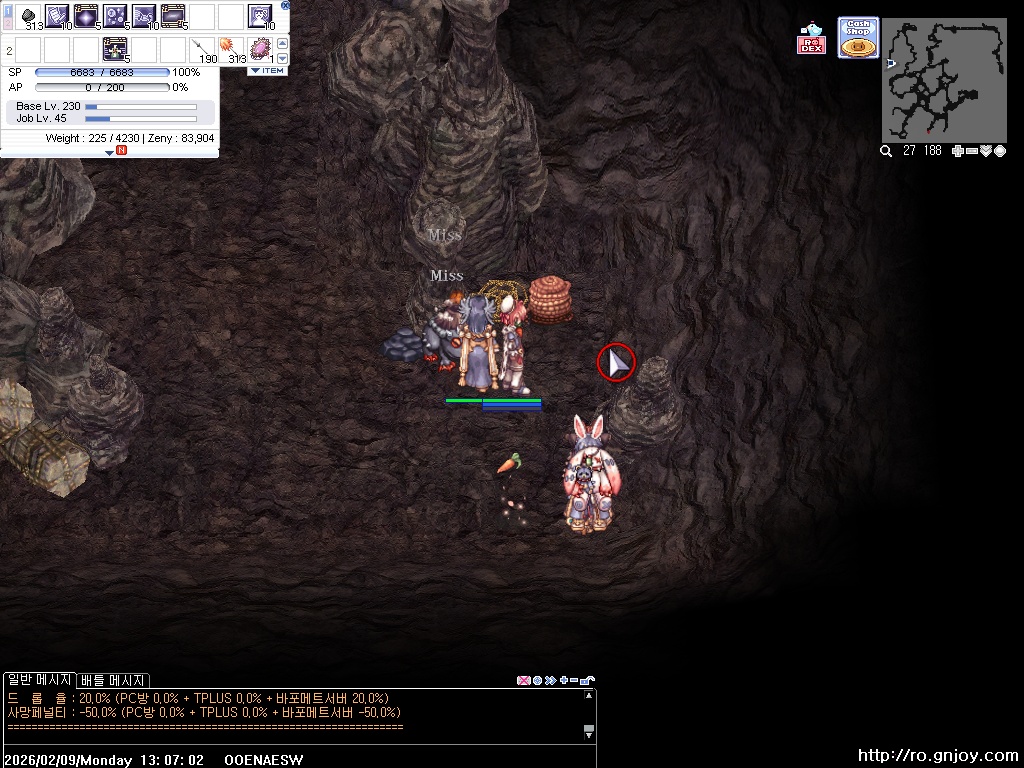Use the pink gem item slot
Image resolution: width=1024 pixels, height=768 pixels.
tap(260, 48)
